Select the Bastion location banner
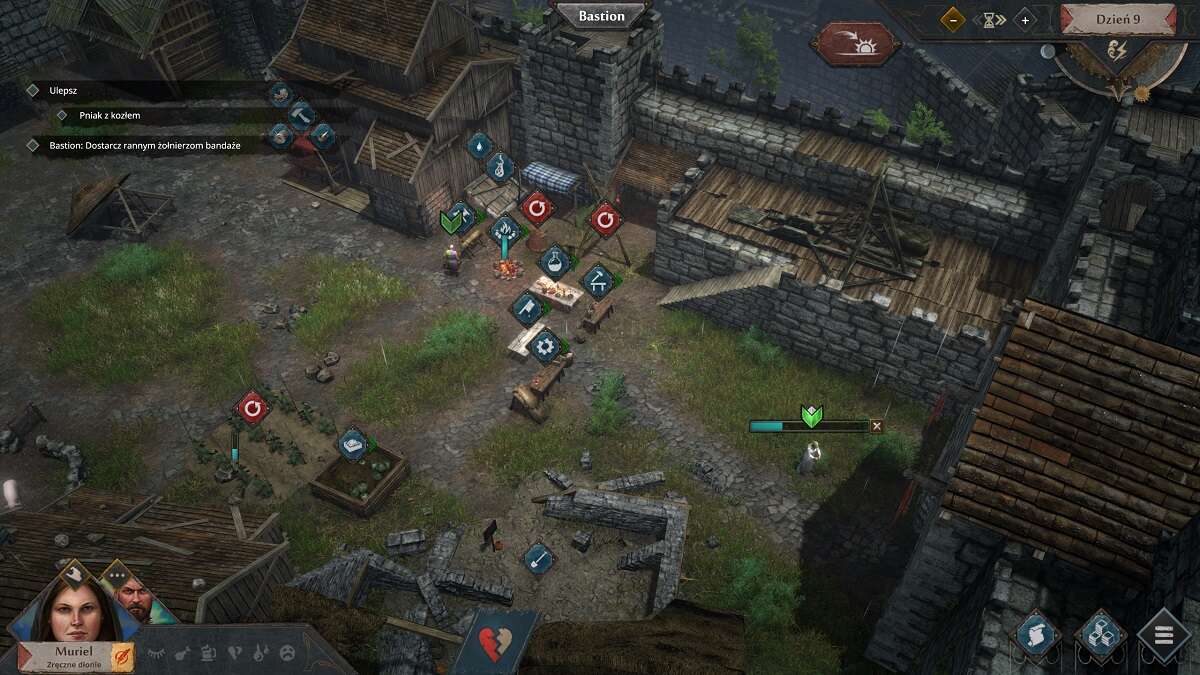Image resolution: width=1200 pixels, height=675 pixels. coord(601,16)
